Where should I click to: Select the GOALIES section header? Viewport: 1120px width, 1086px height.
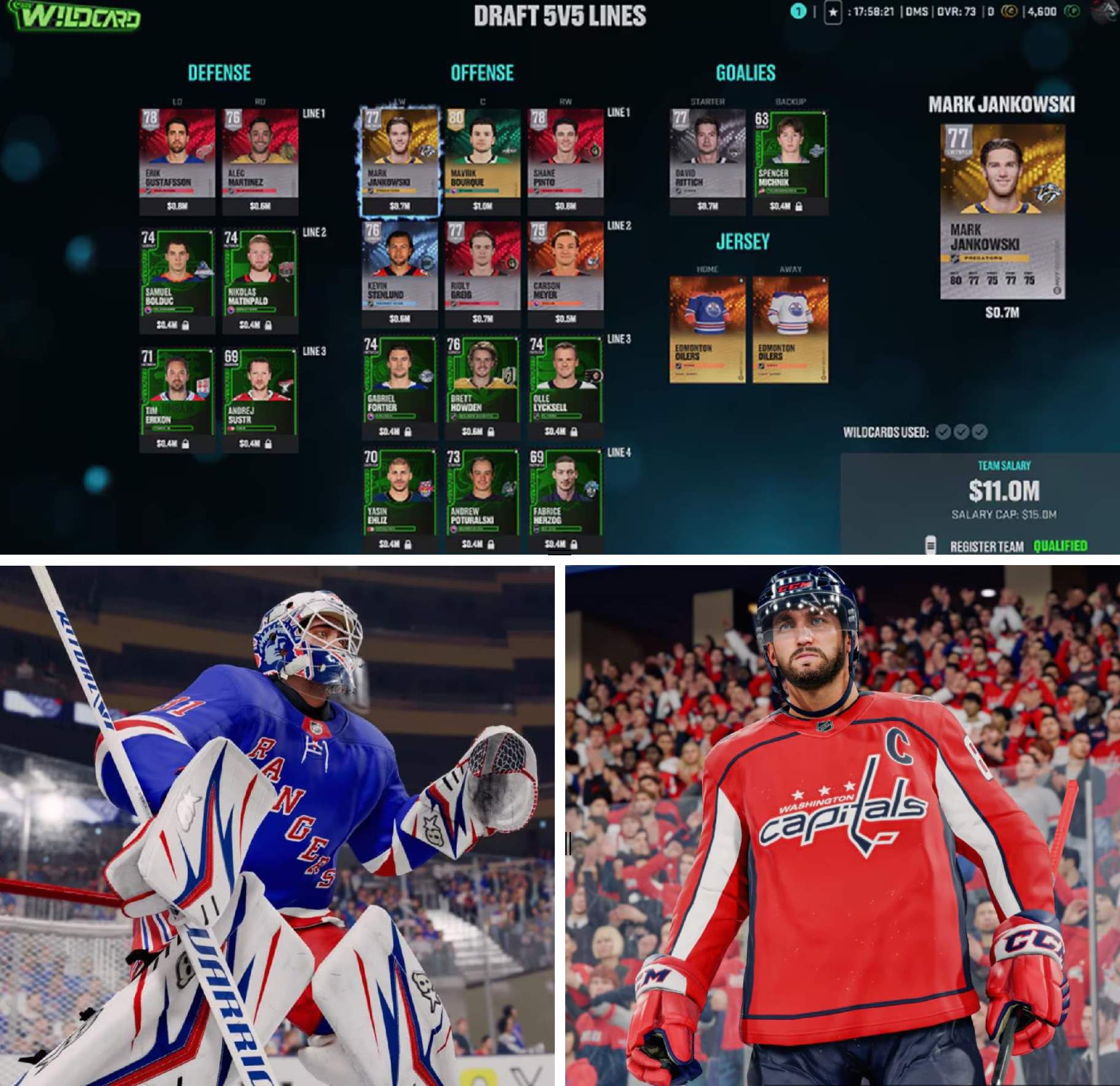click(x=746, y=72)
